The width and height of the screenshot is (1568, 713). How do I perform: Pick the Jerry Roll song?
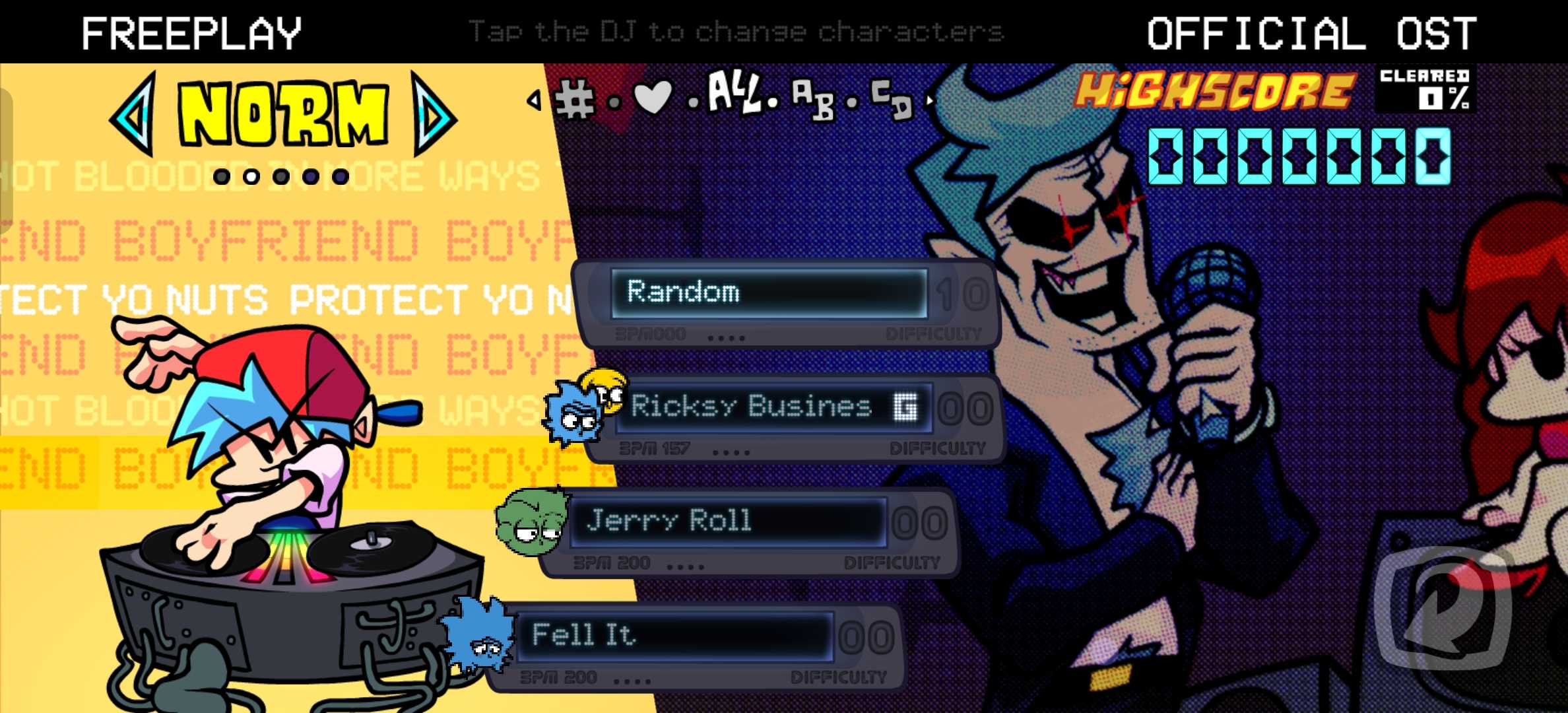[x=726, y=522]
